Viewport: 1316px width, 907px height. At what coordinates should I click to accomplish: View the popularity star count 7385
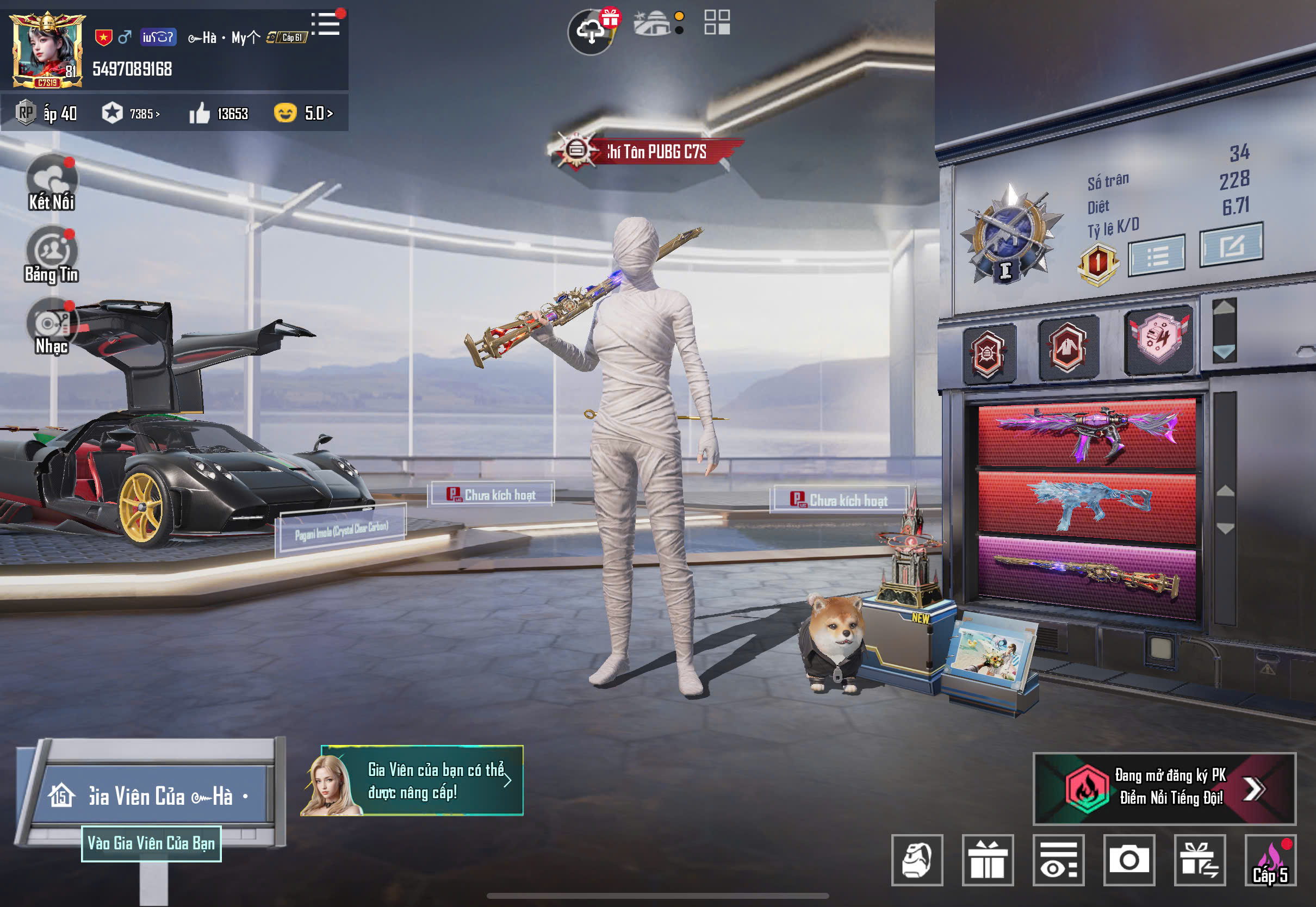pos(131,114)
